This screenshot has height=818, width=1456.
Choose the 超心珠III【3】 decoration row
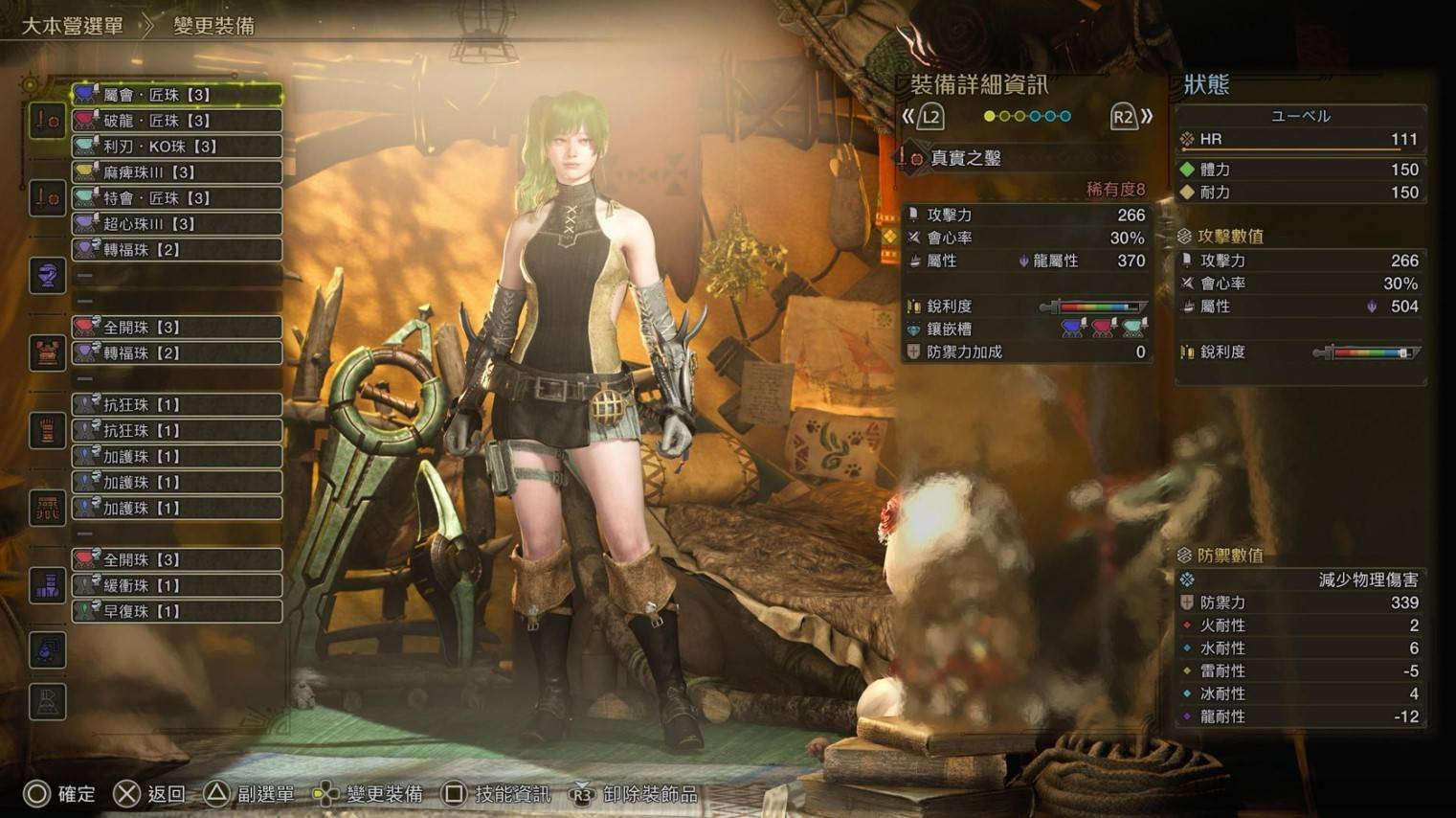coord(177,224)
